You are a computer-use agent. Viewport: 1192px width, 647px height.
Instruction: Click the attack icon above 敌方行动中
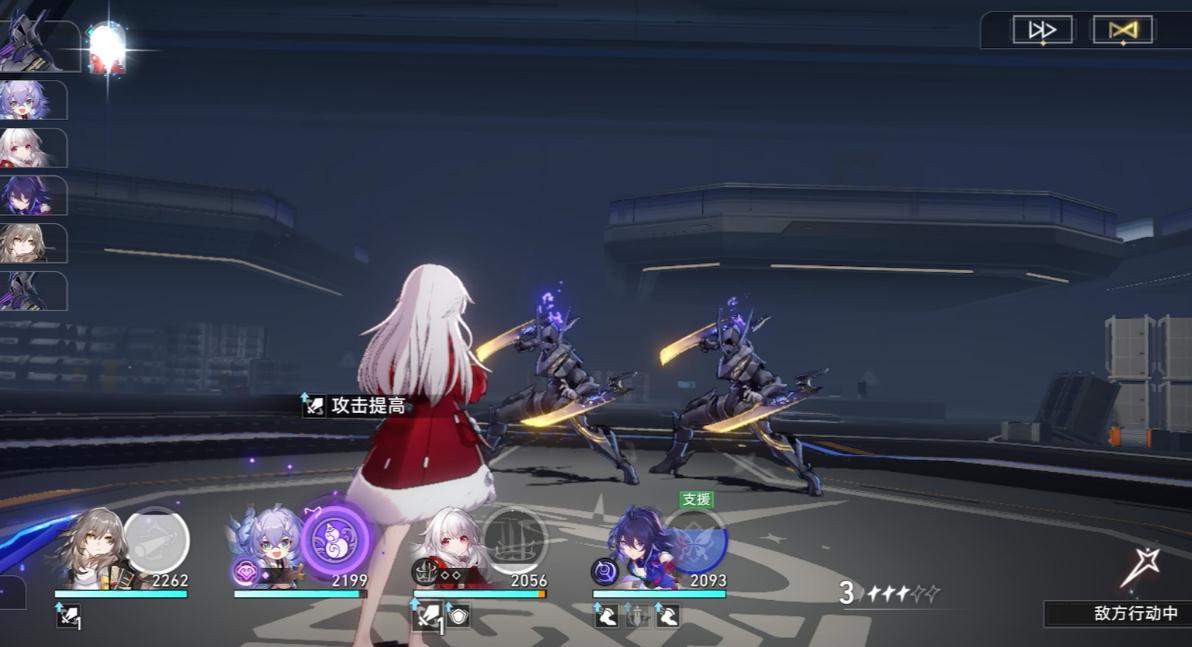click(1139, 568)
